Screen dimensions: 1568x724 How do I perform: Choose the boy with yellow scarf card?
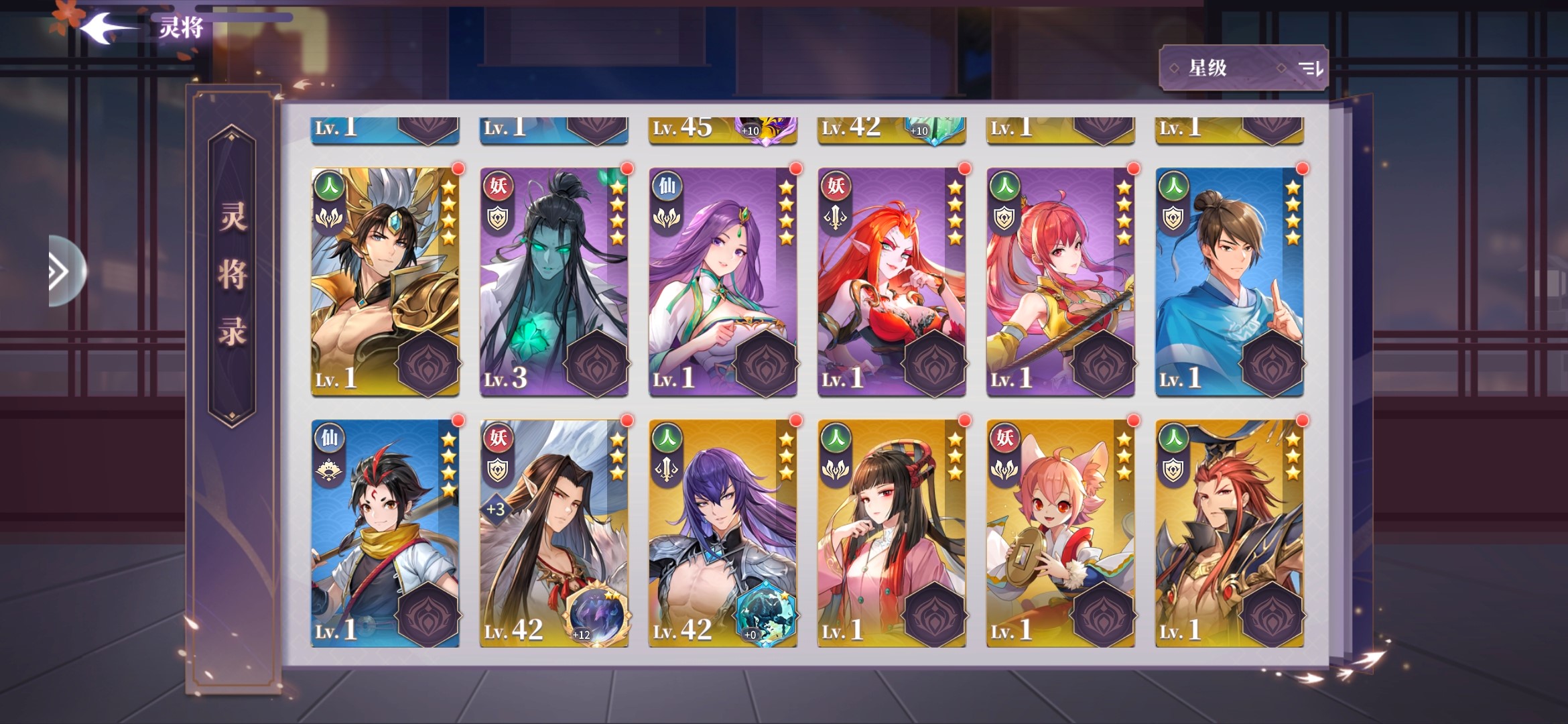[x=385, y=534]
